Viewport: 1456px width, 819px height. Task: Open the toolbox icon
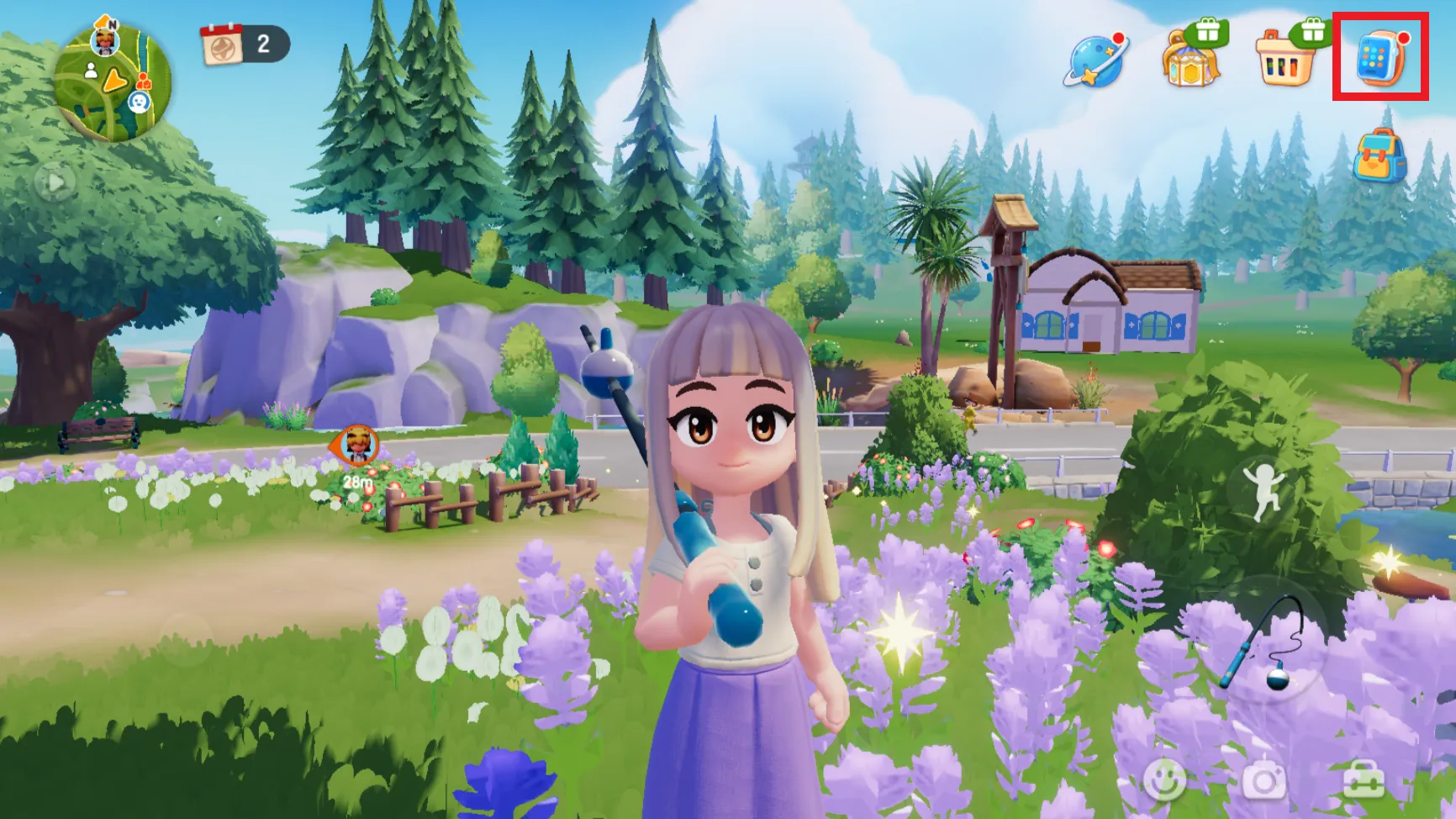1363,780
